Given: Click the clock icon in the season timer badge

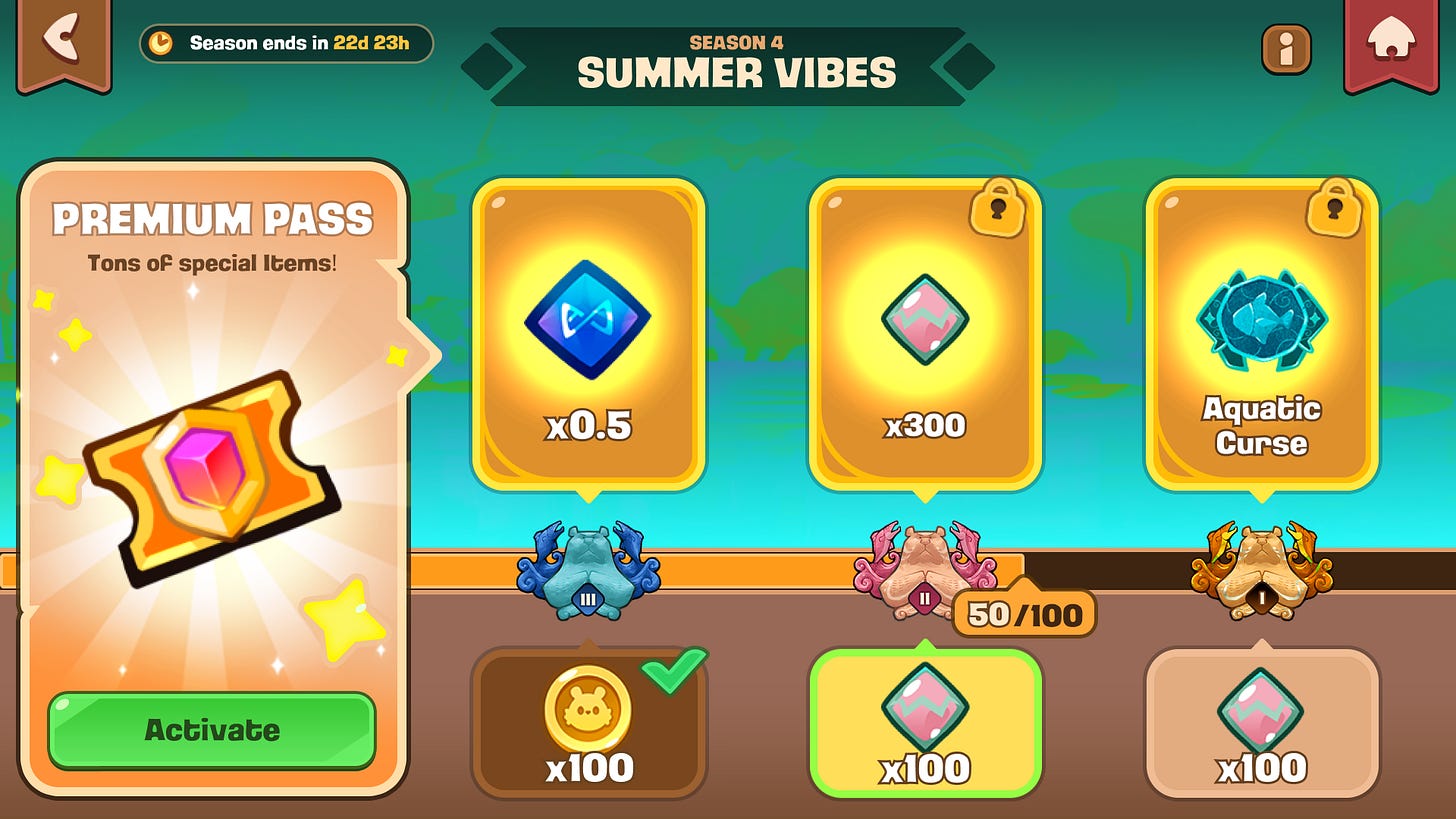Looking at the screenshot, I should [163, 44].
